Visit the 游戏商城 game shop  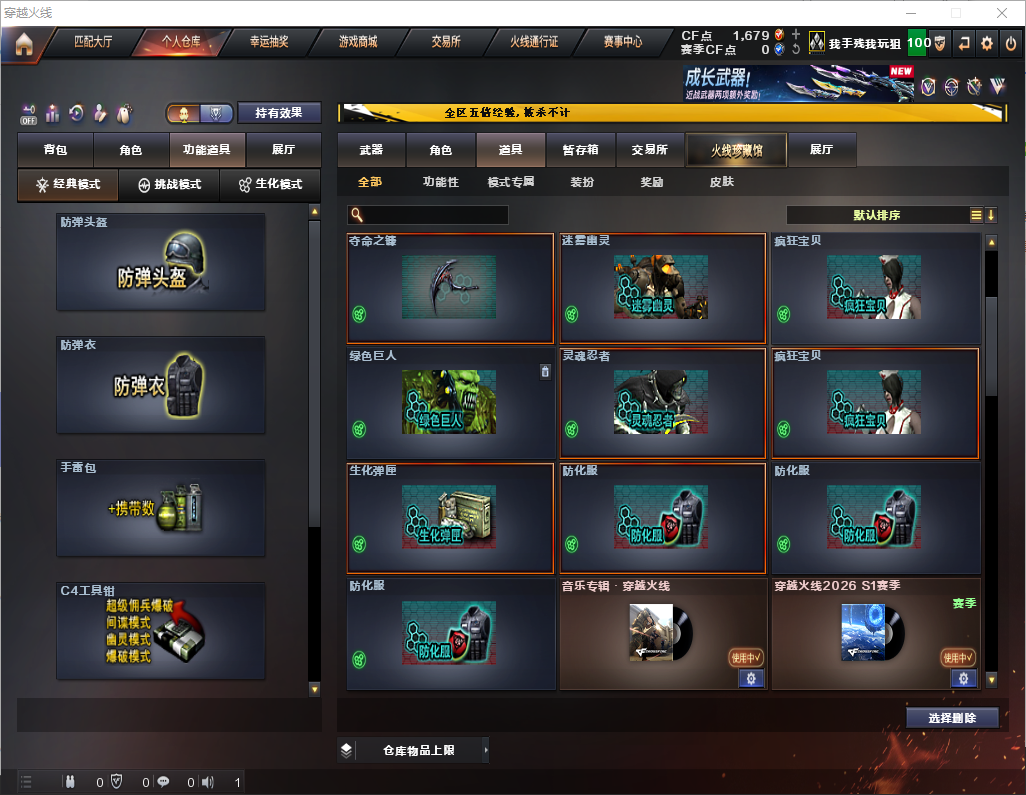(357, 42)
